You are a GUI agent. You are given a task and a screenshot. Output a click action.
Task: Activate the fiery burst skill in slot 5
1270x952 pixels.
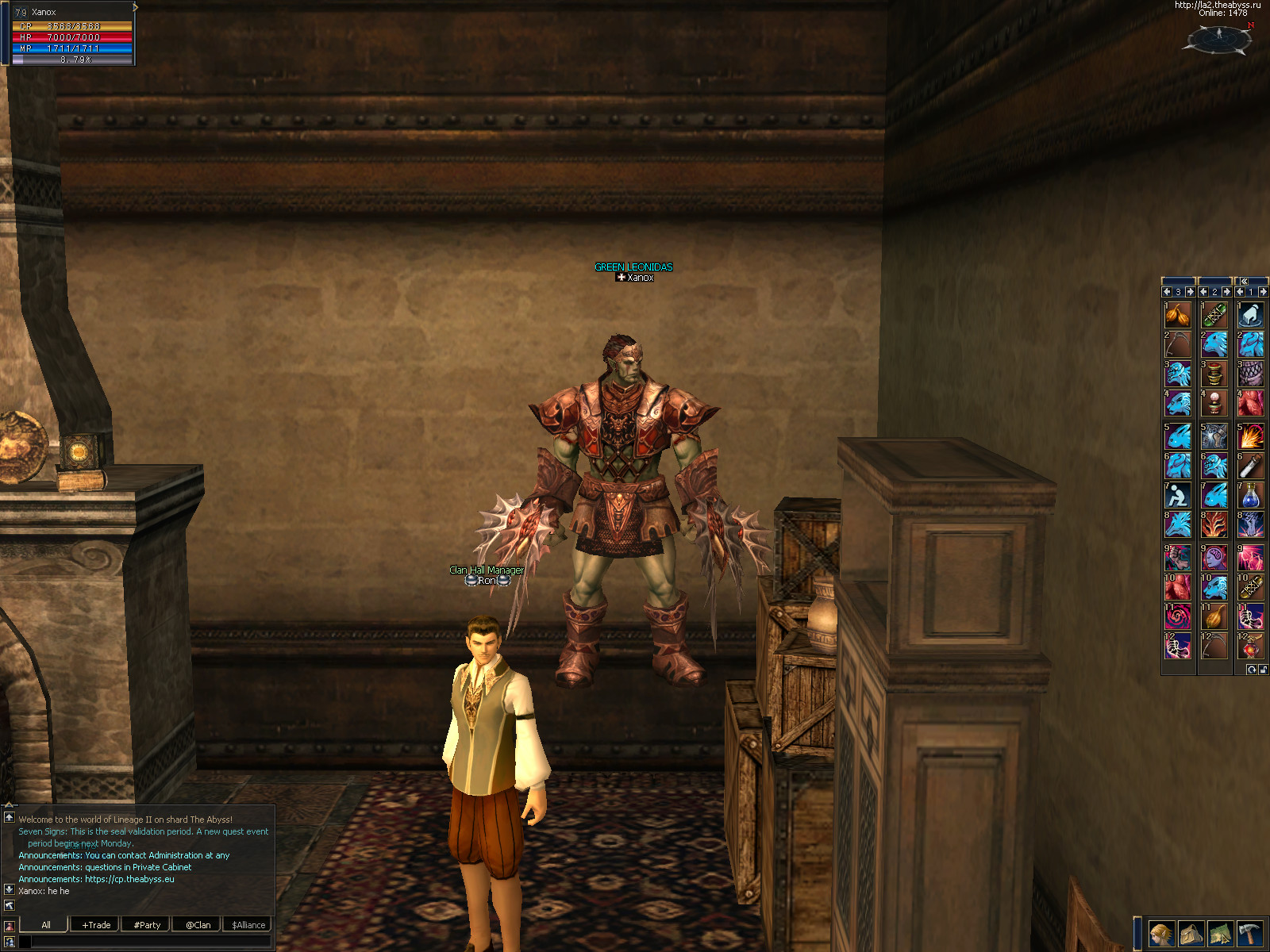click(1250, 436)
